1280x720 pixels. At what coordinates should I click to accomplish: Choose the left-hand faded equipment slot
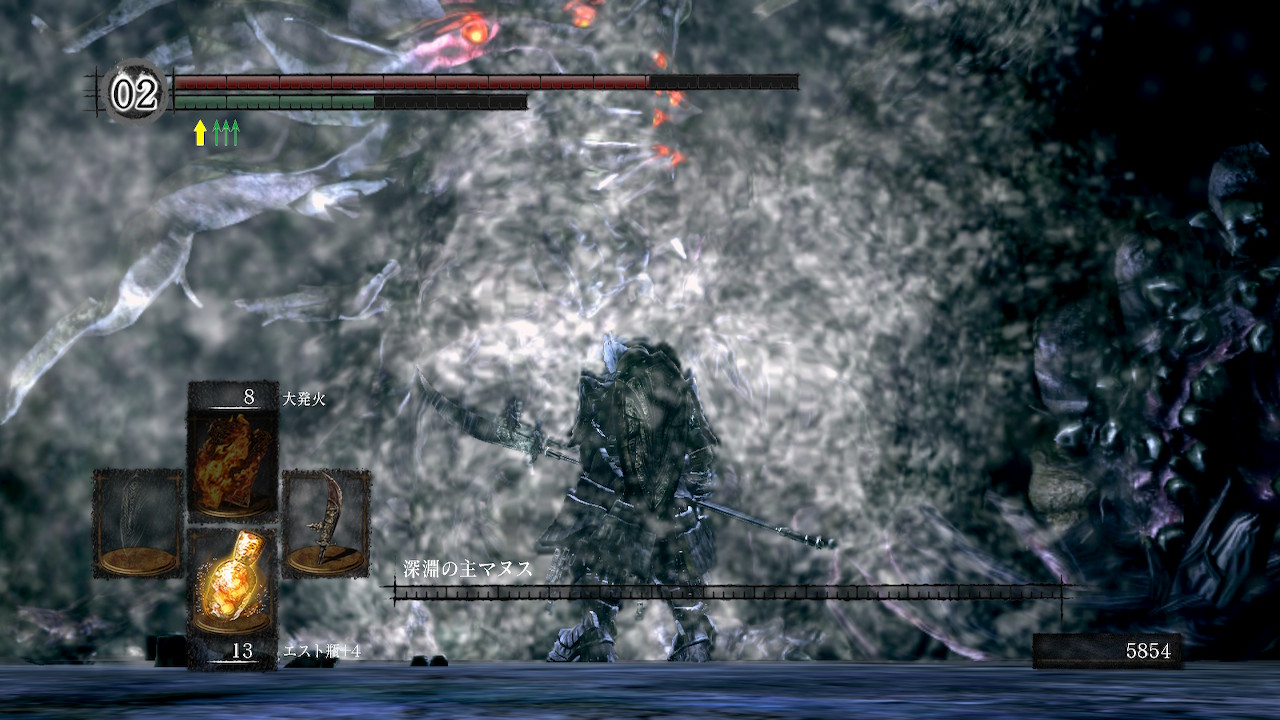point(138,523)
